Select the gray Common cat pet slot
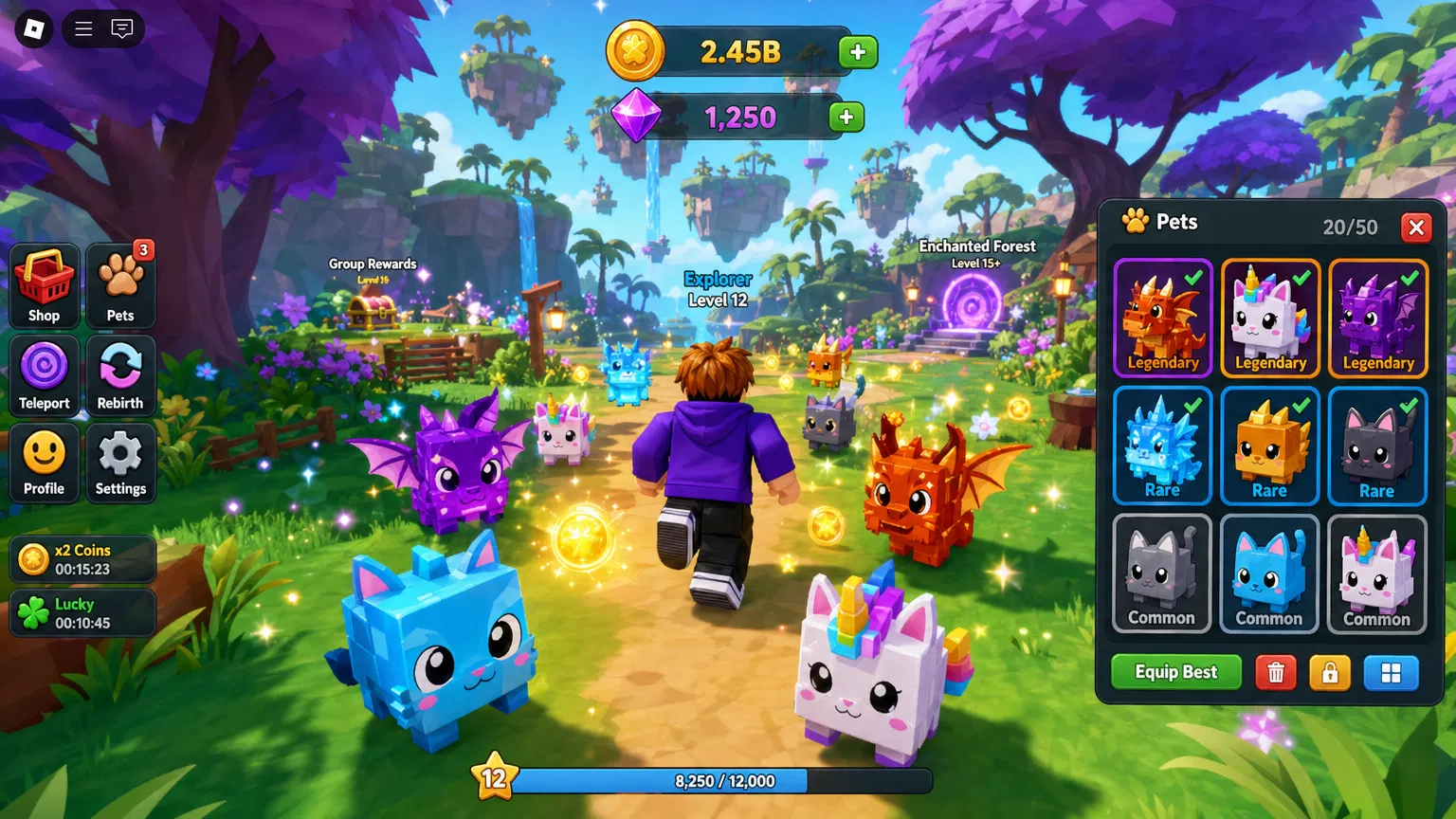Screen dimensions: 1456x819 [x=1161, y=574]
